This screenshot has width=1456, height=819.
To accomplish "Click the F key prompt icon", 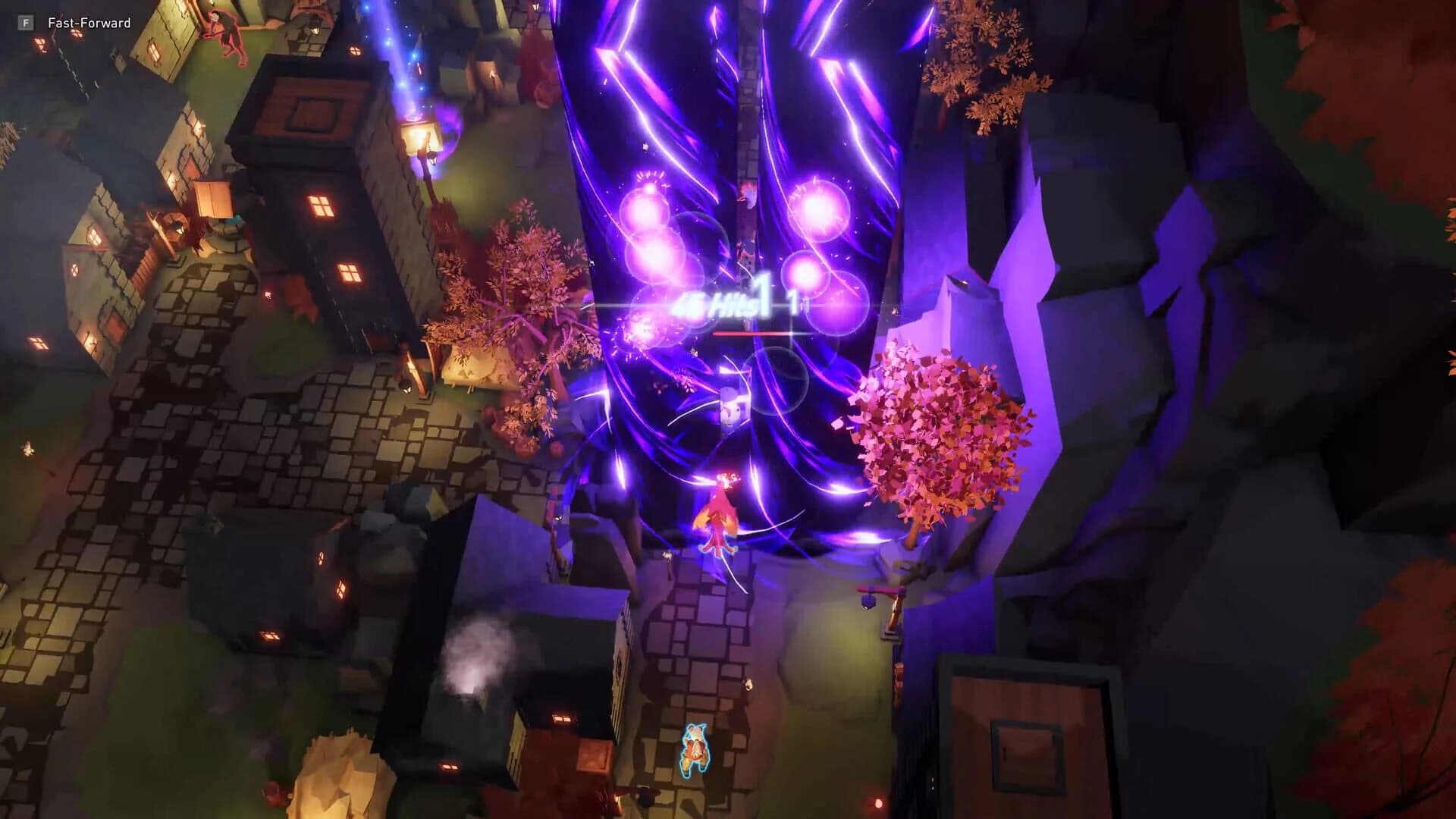I will tap(27, 23).
